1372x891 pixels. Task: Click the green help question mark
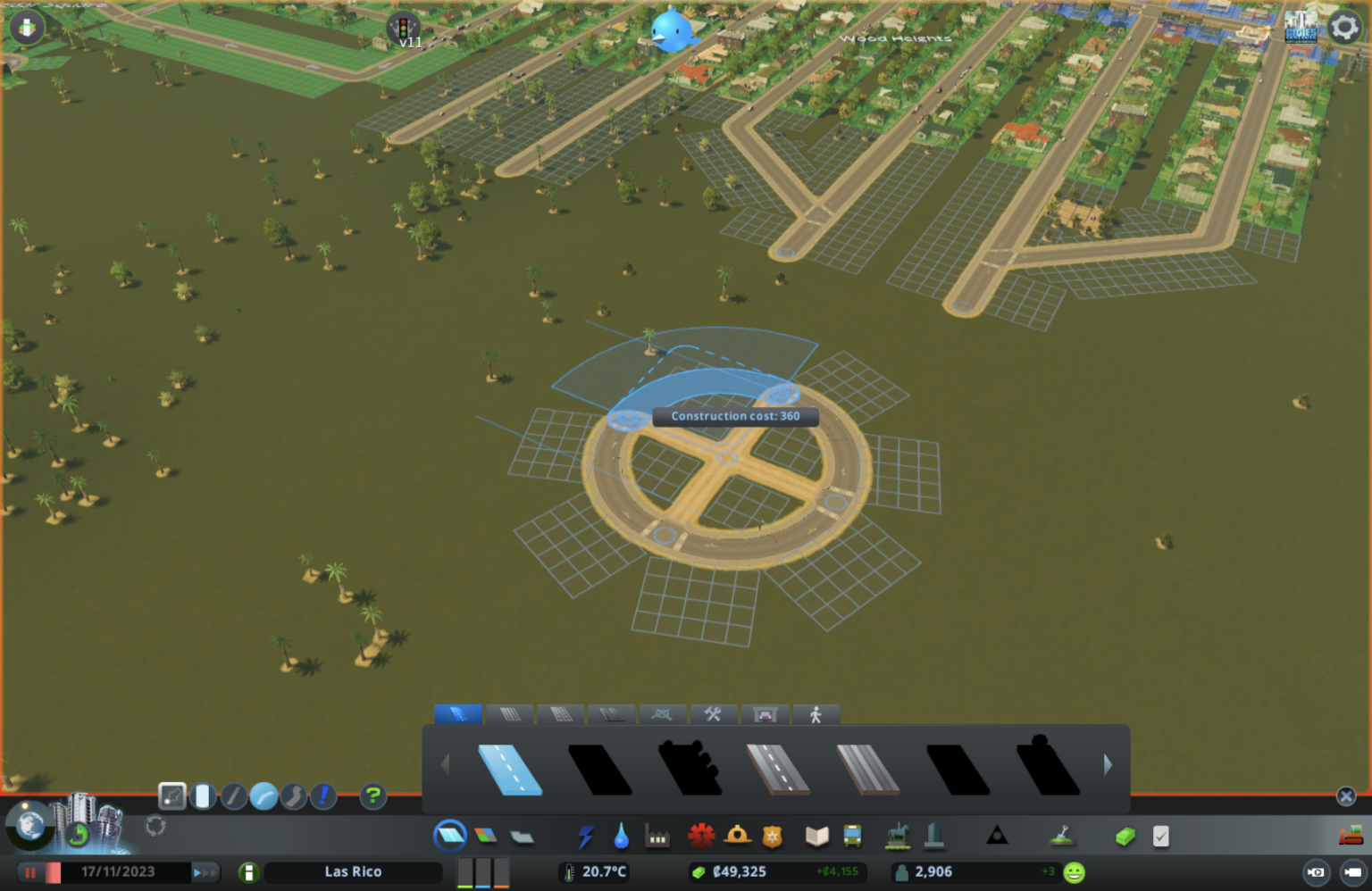[x=372, y=795]
